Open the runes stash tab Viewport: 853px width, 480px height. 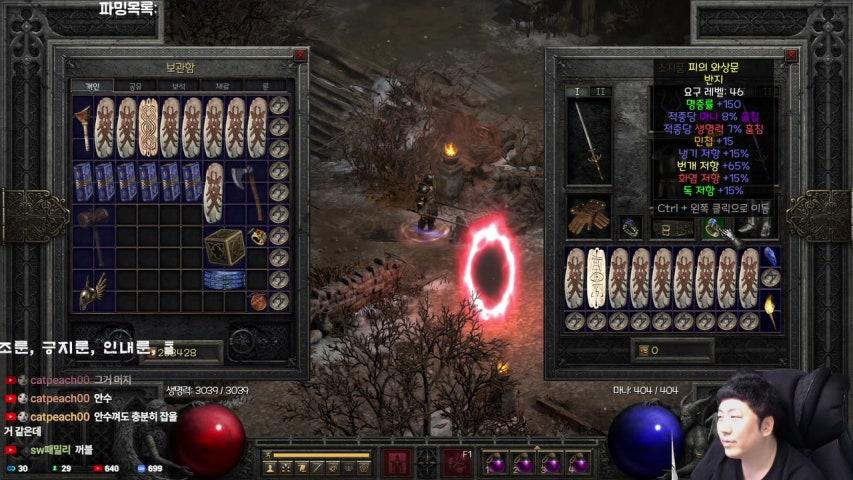264,86
